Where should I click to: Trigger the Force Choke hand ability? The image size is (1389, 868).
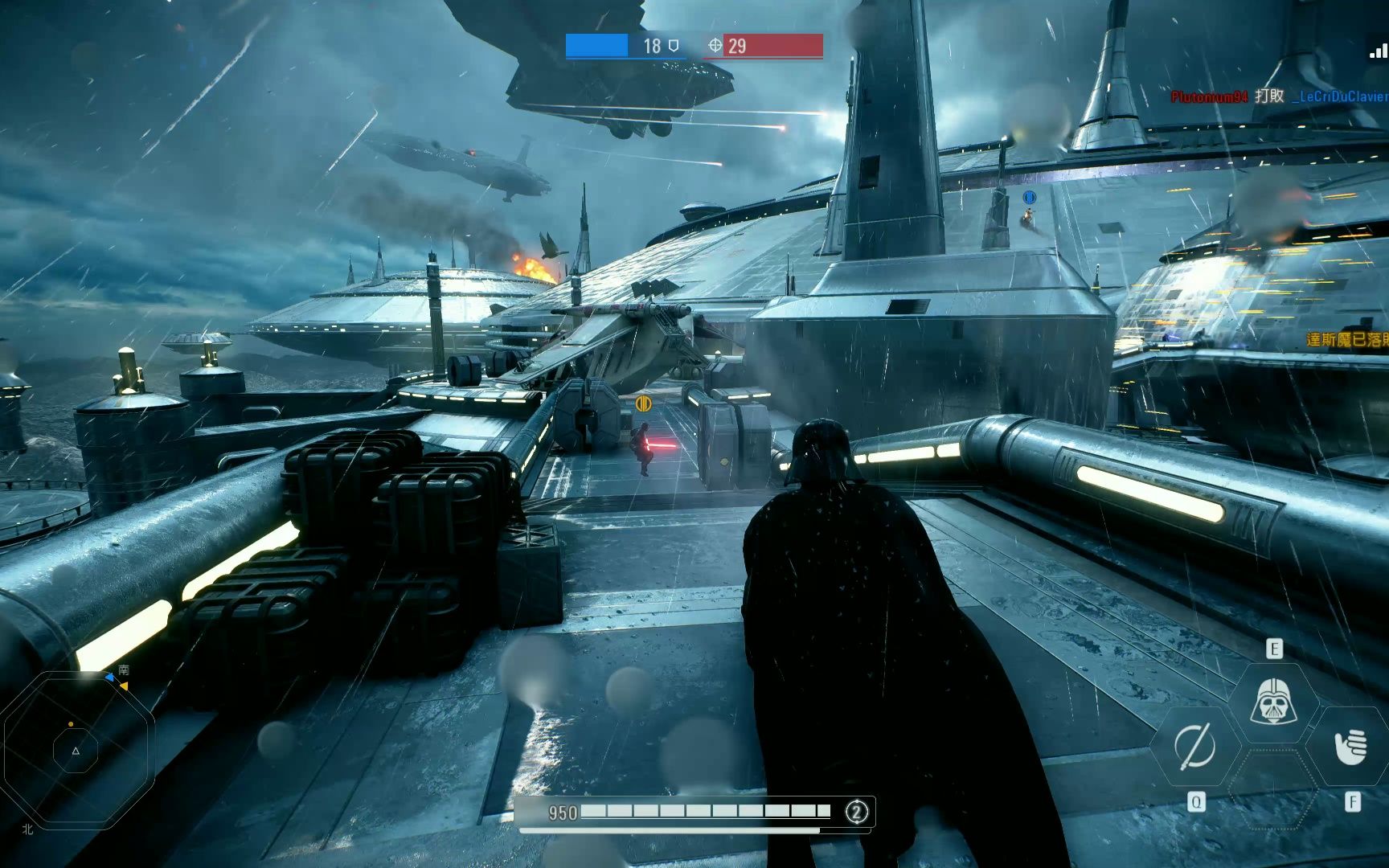(1350, 747)
